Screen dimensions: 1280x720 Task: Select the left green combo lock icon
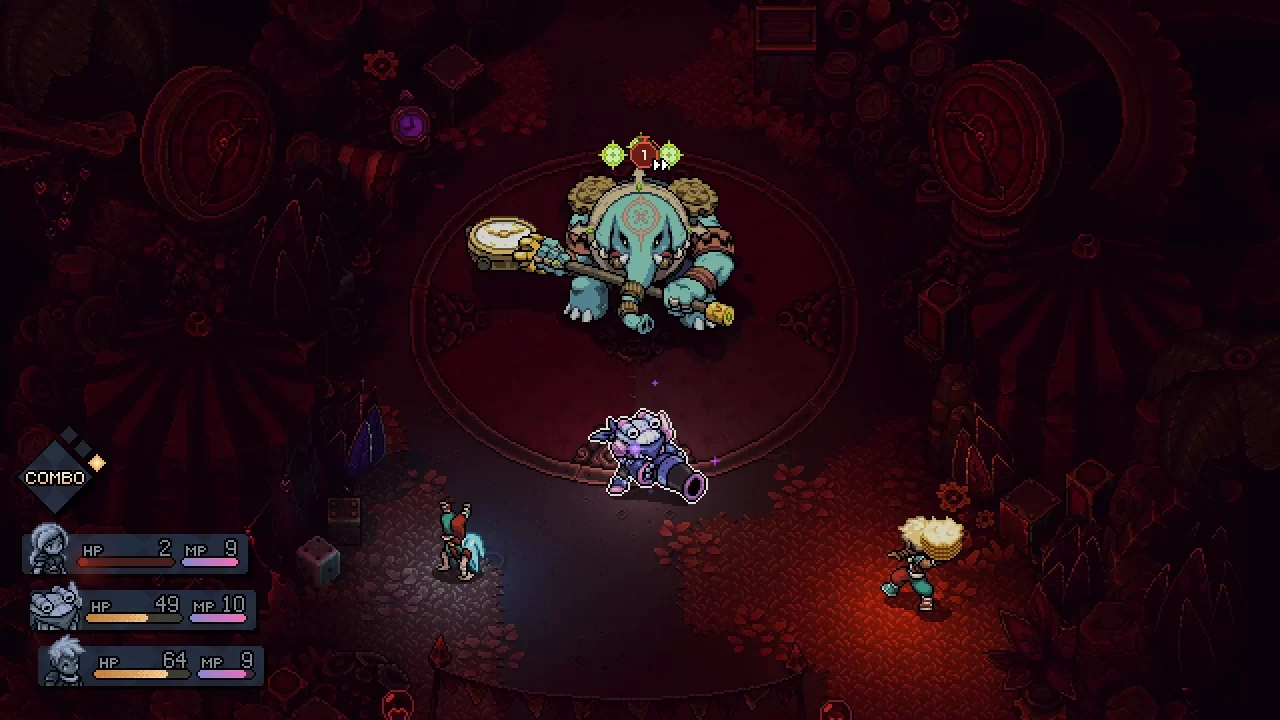pos(612,154)
